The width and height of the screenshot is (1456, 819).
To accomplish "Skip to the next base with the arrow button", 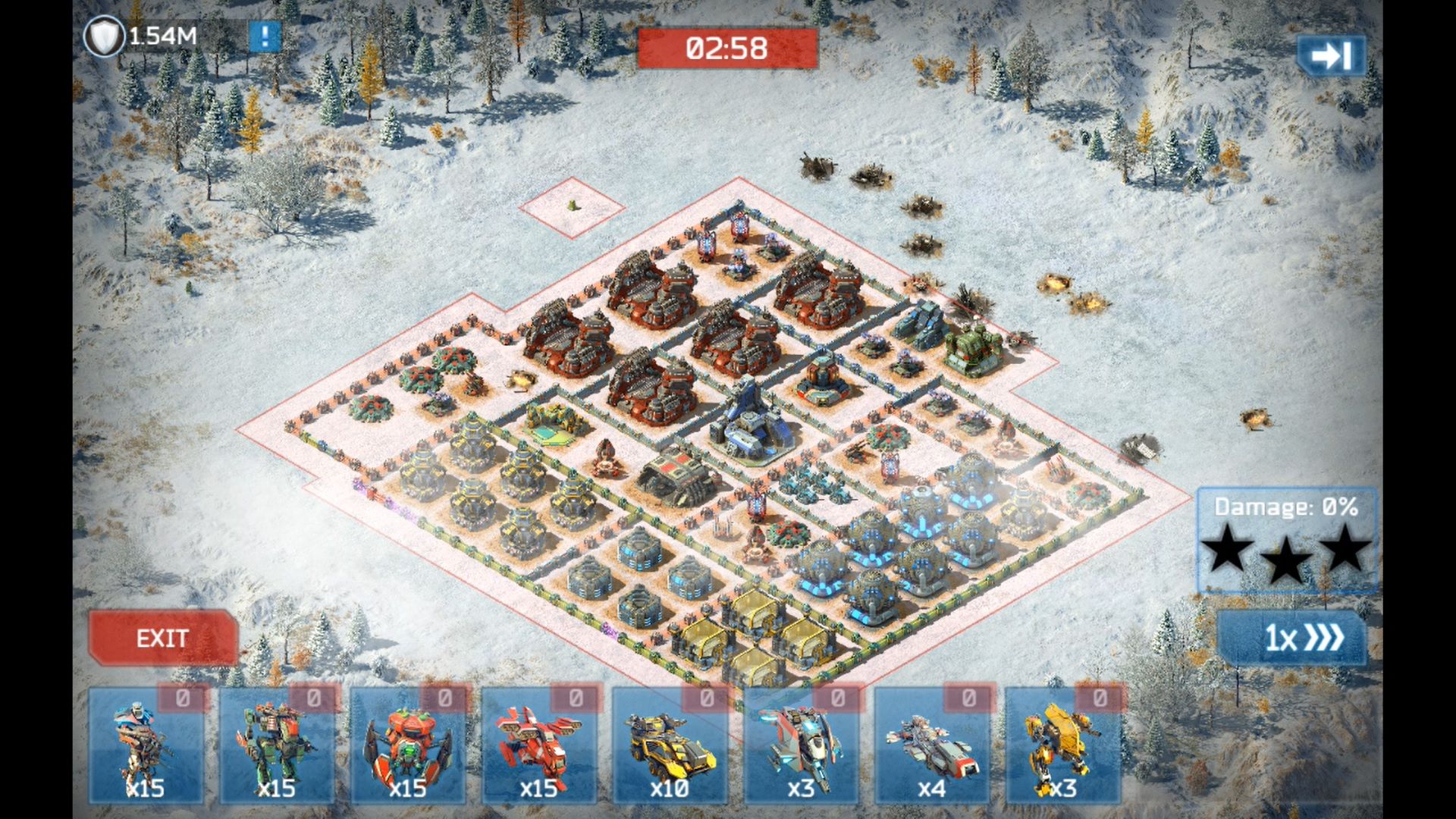I will pyautogui.click(x=1331, y=56).
